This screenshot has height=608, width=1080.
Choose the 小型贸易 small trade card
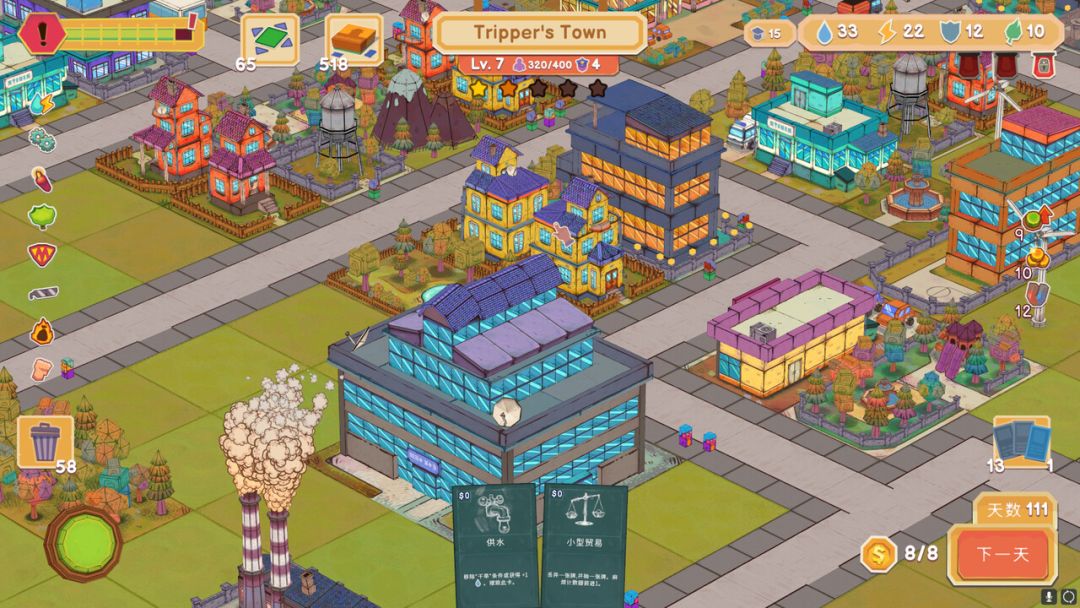(x=584, y=545)
